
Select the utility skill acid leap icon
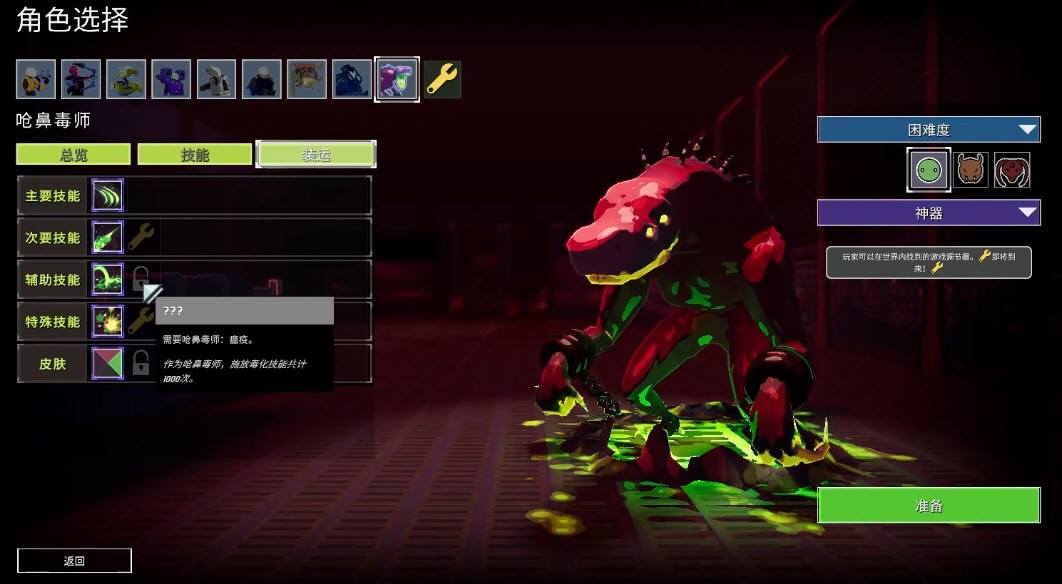point(107,279)
